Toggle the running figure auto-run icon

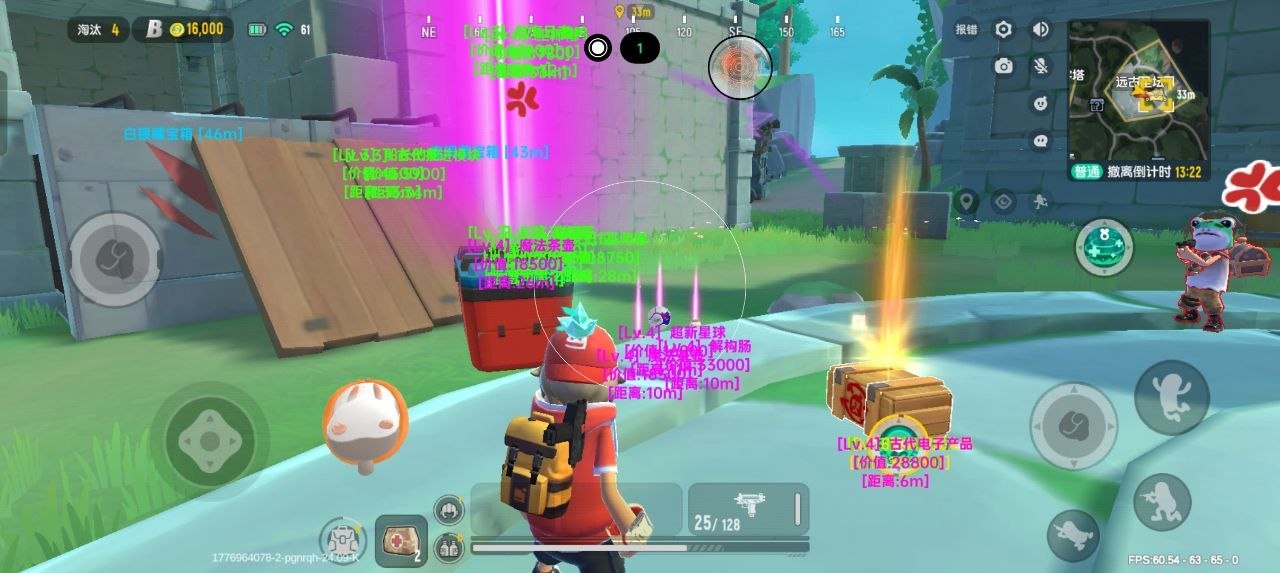pyautogui.click(x=1040, y=202)
